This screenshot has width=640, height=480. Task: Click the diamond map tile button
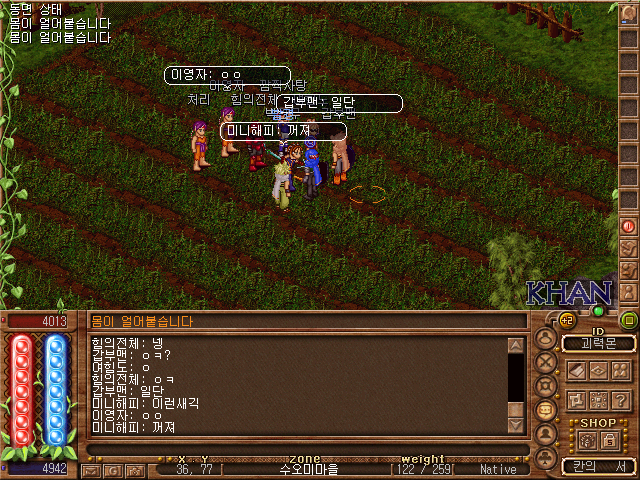tap(600, 370)
